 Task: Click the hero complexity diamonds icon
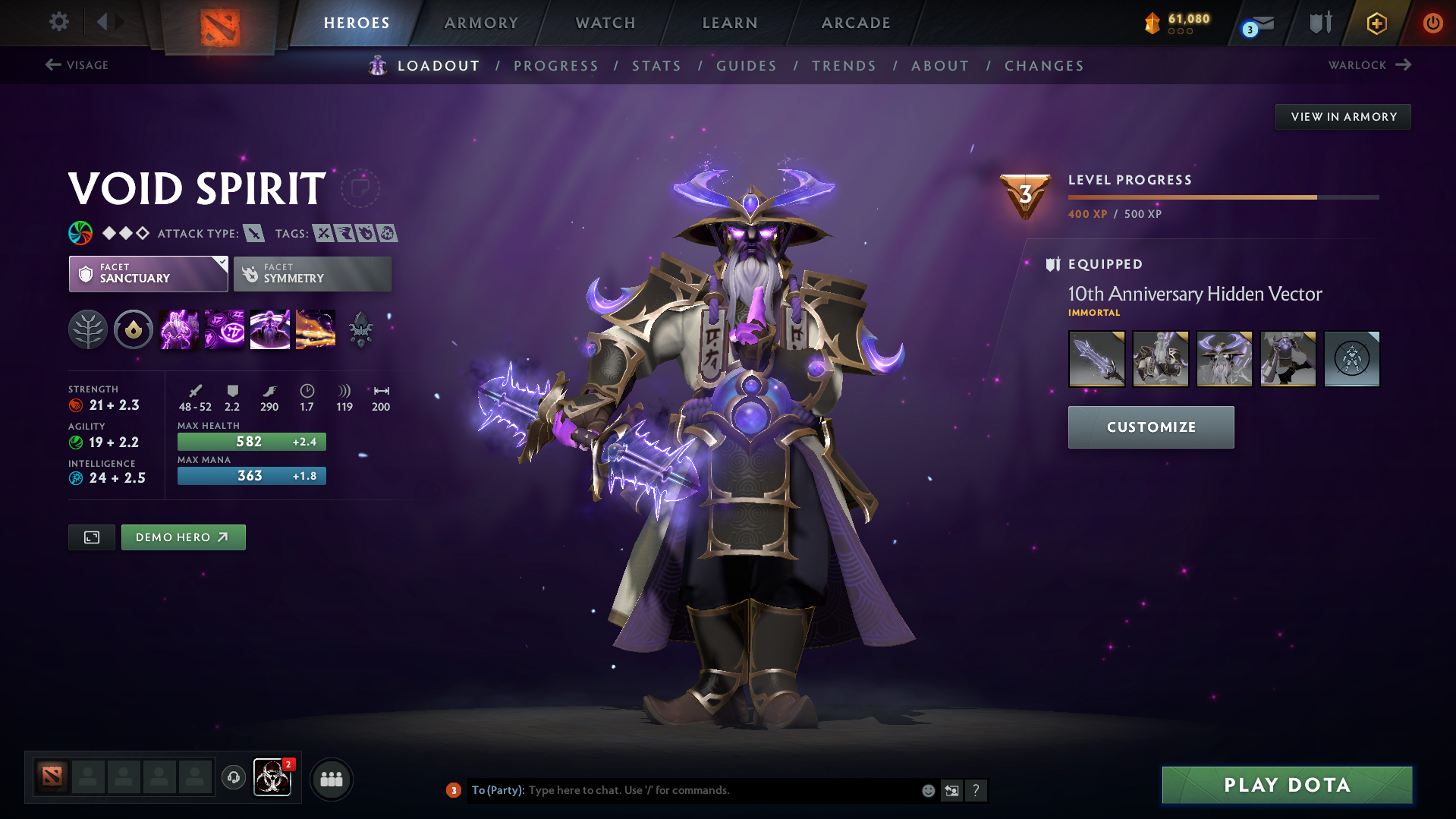(x=126, y=233)
